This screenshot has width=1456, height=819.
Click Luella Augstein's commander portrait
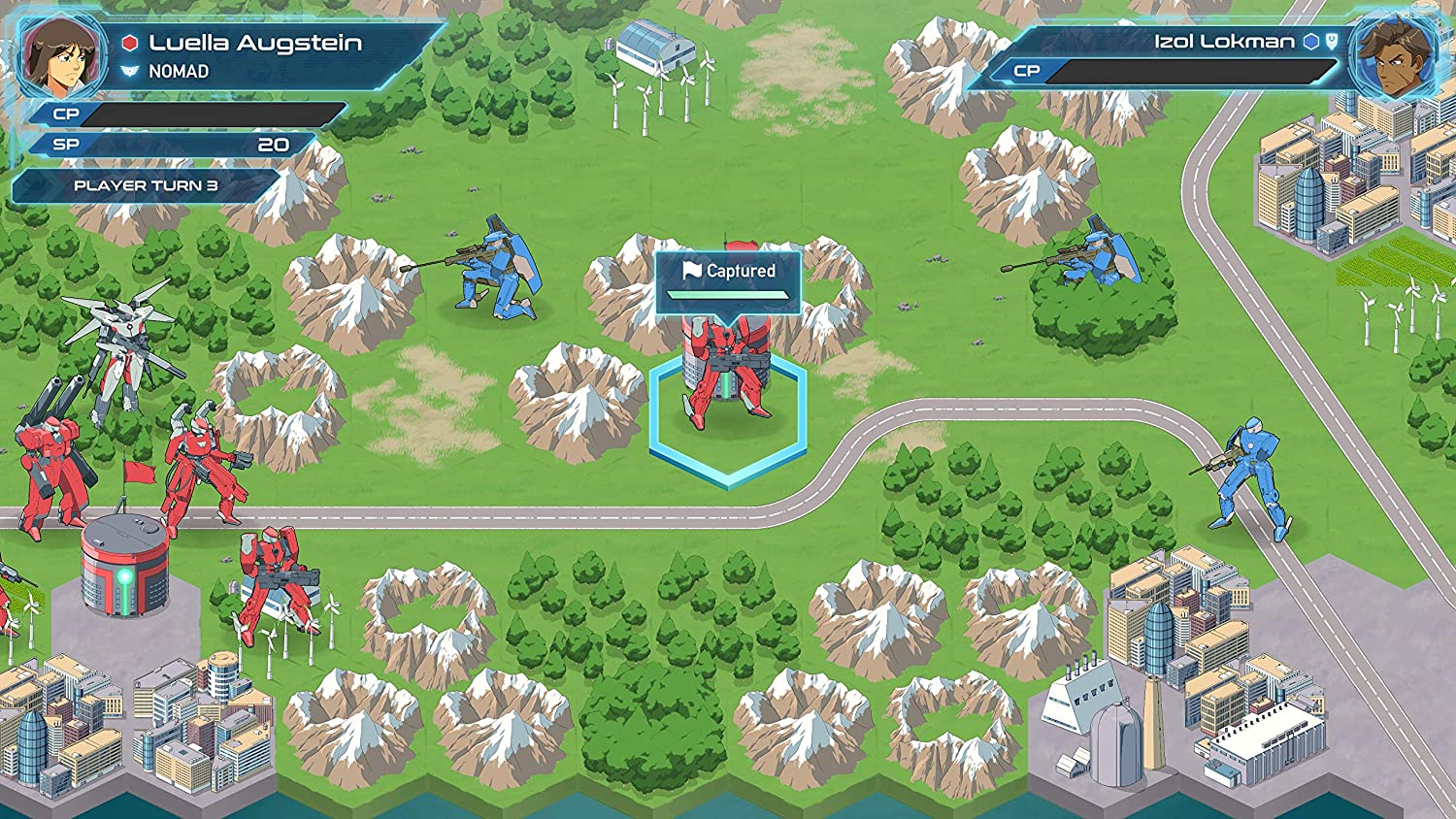[x=62, y=54]
